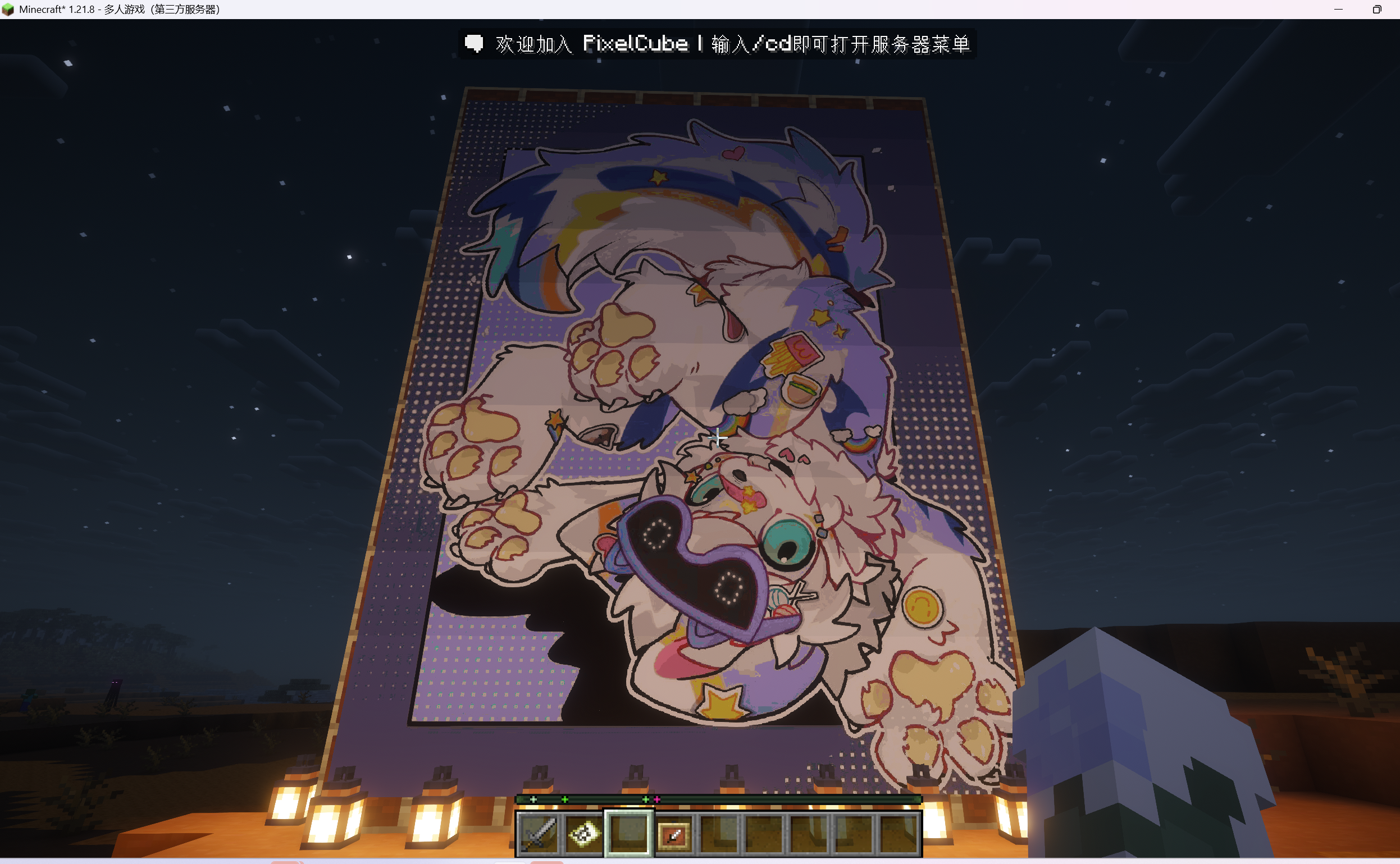Click the bright green waypoint marker near bar center
Image resolution: width=1400 pixels, height=864 pixels.
point(645,799)
